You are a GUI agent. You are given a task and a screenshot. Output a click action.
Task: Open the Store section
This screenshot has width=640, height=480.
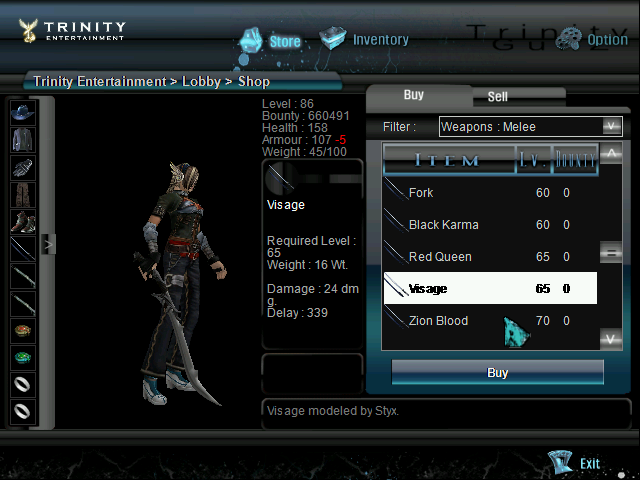pos(271,41)
